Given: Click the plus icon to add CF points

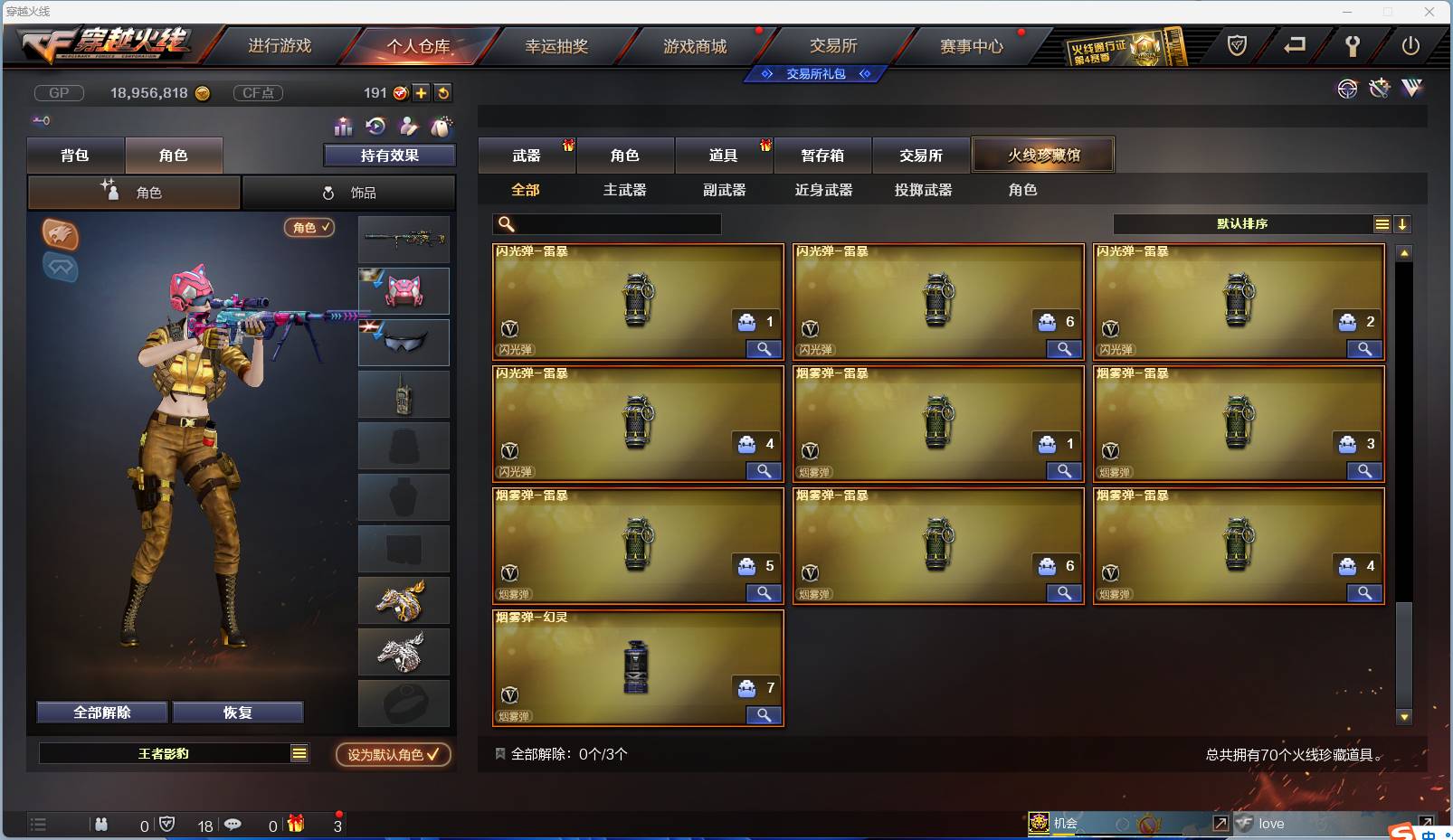Looking at the screenshot, I should [x=422, y=92].
